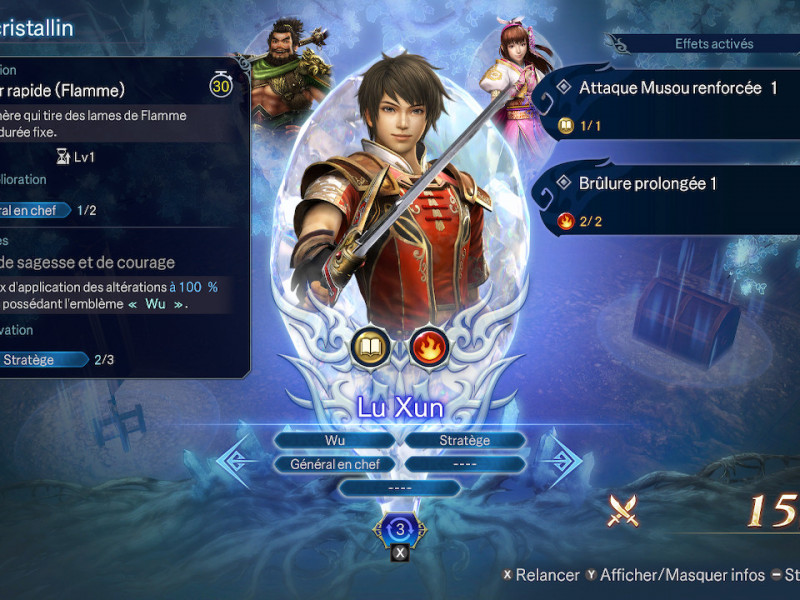
Task: Select the Général en chef tag below Lu Xun
Action: 334,464
